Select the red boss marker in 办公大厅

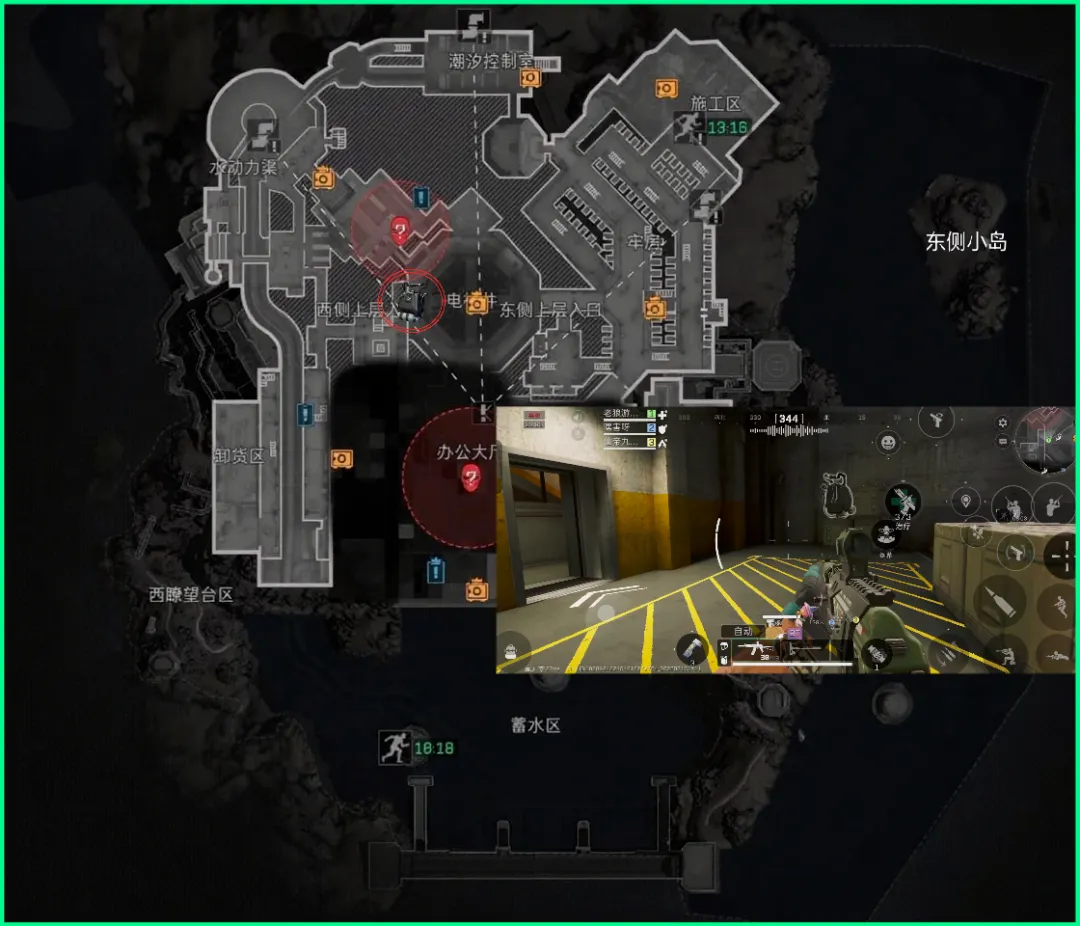(470, 480)
